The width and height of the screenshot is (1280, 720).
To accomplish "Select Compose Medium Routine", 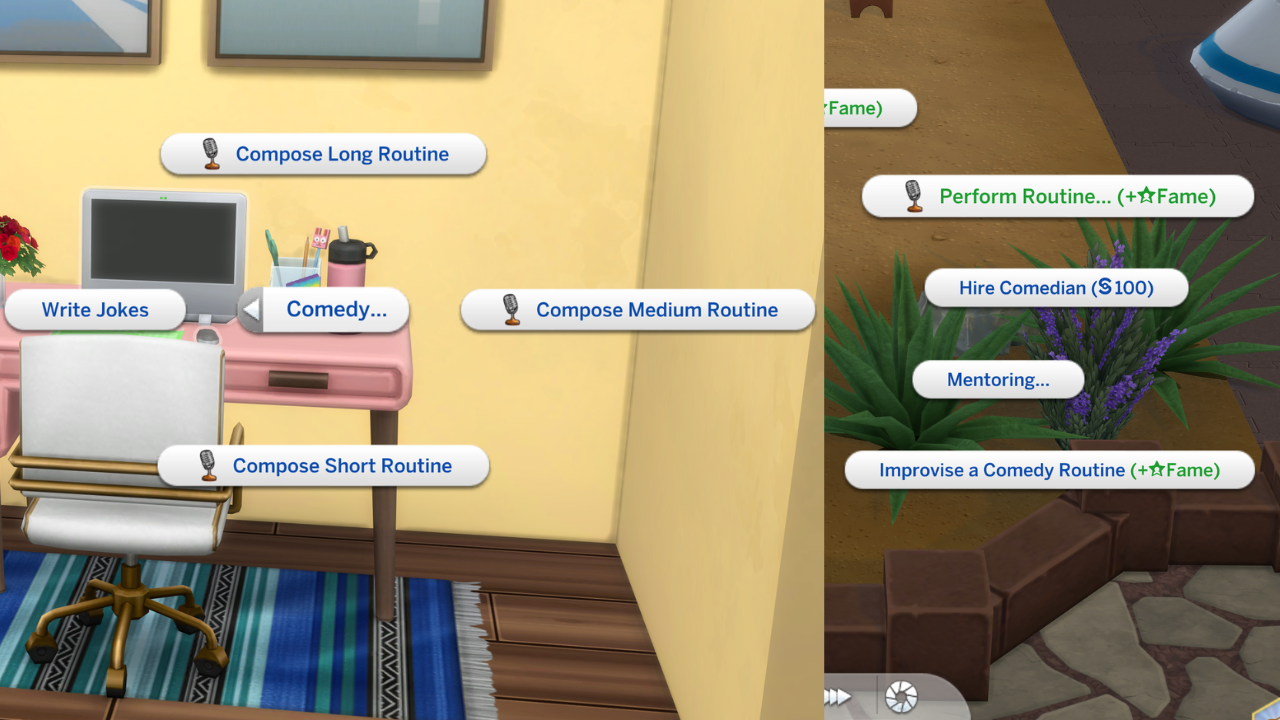I will coord(656,310).
